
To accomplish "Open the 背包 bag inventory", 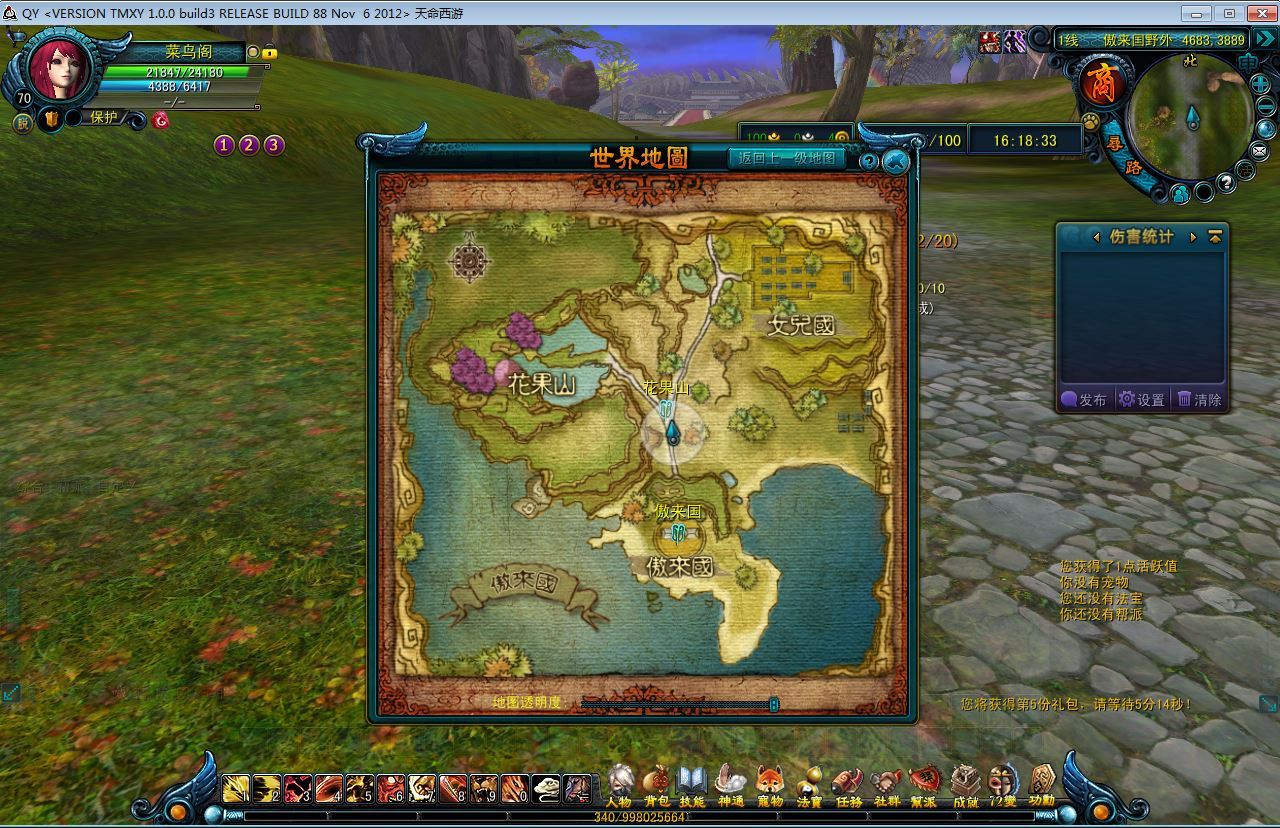I will [x=657, y=785].
